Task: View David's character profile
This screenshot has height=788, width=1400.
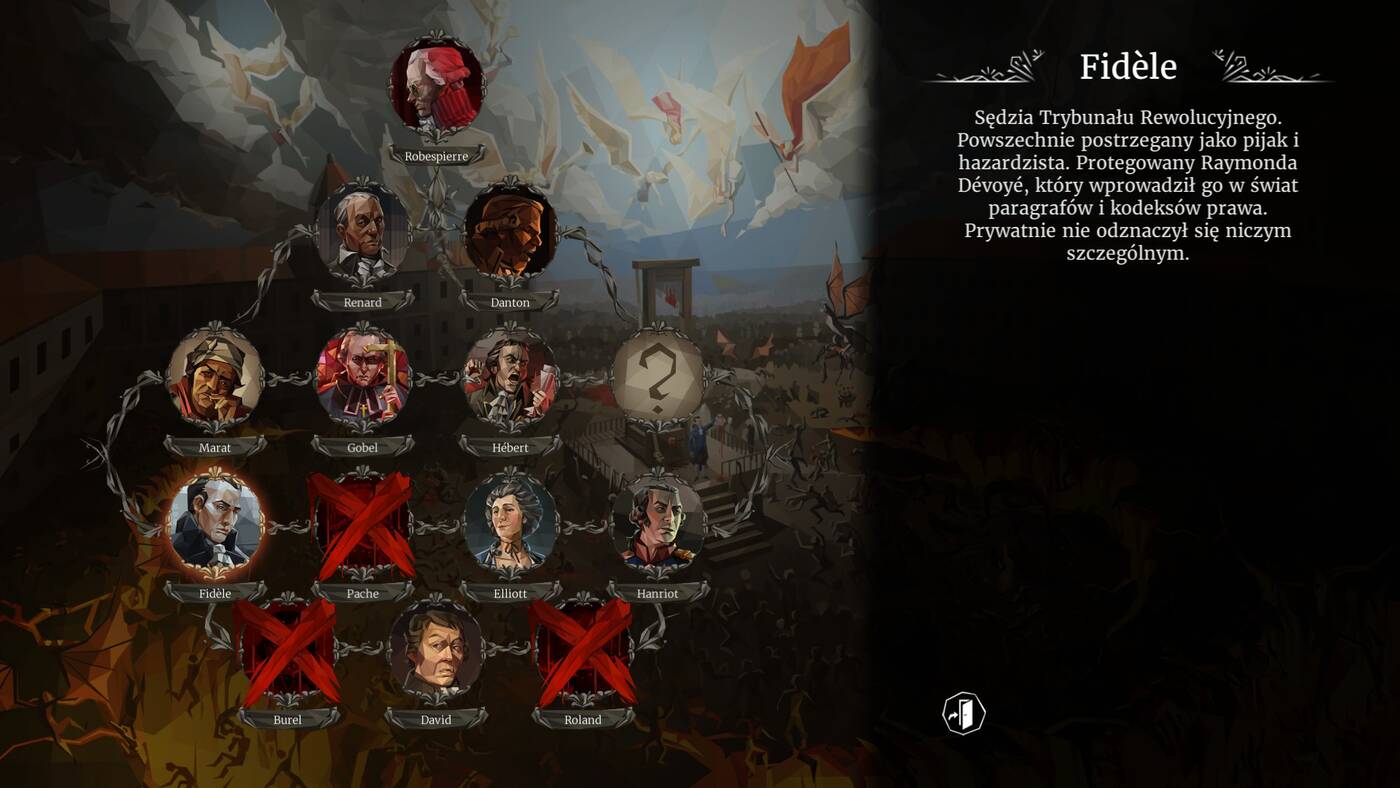Action: [436, 651]
